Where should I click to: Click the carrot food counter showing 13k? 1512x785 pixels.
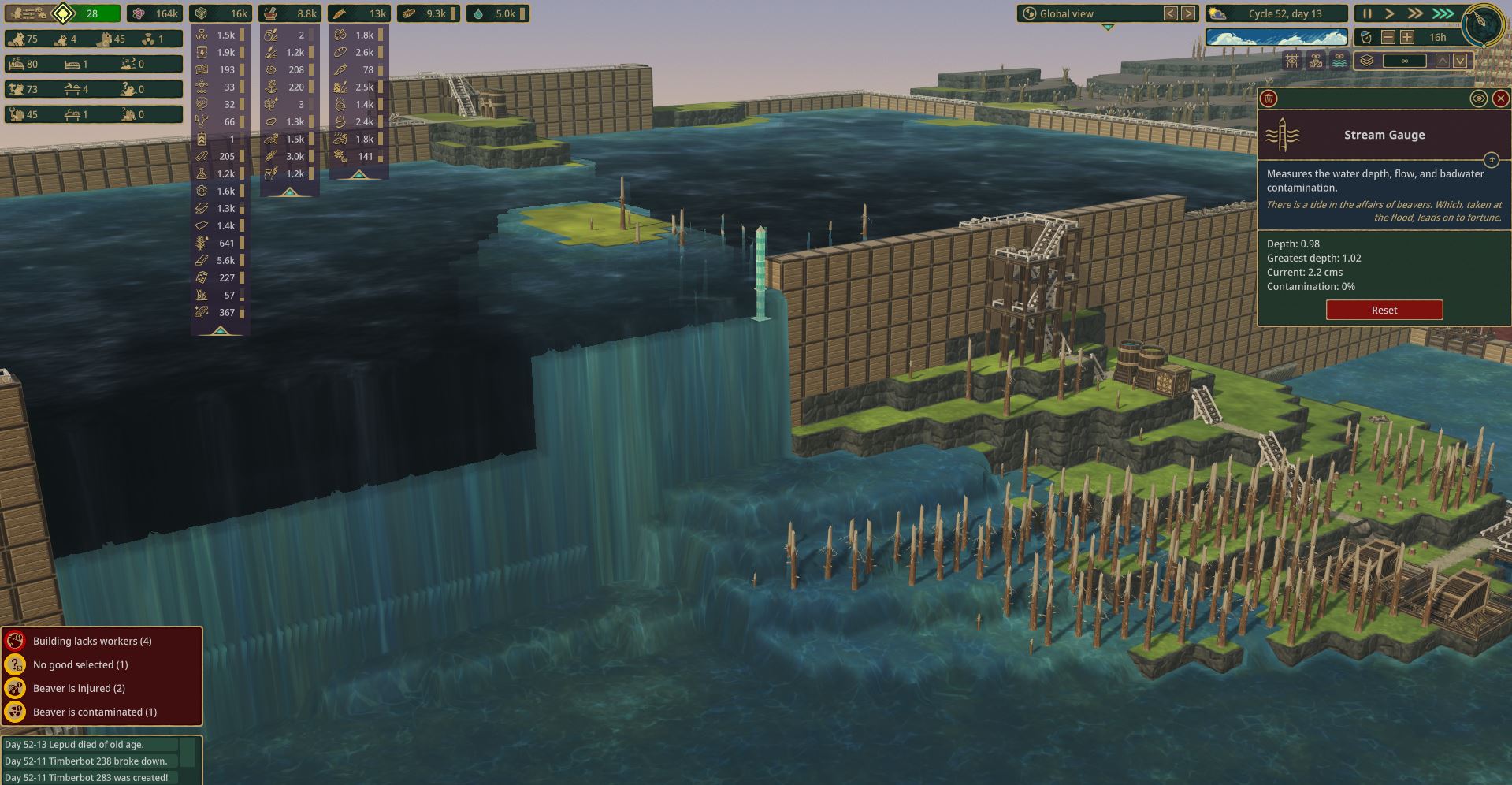[x=362, y=13]
